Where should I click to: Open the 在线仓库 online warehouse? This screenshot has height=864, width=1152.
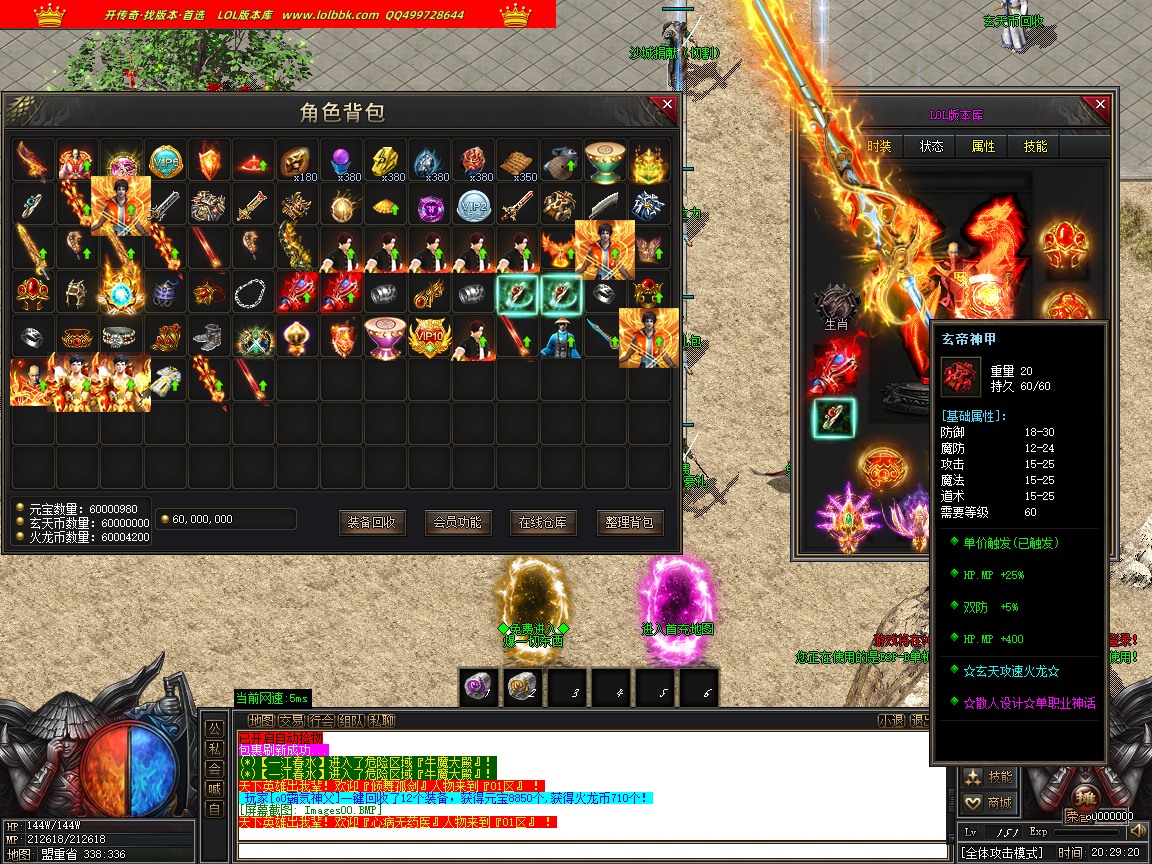click(543, 522)
